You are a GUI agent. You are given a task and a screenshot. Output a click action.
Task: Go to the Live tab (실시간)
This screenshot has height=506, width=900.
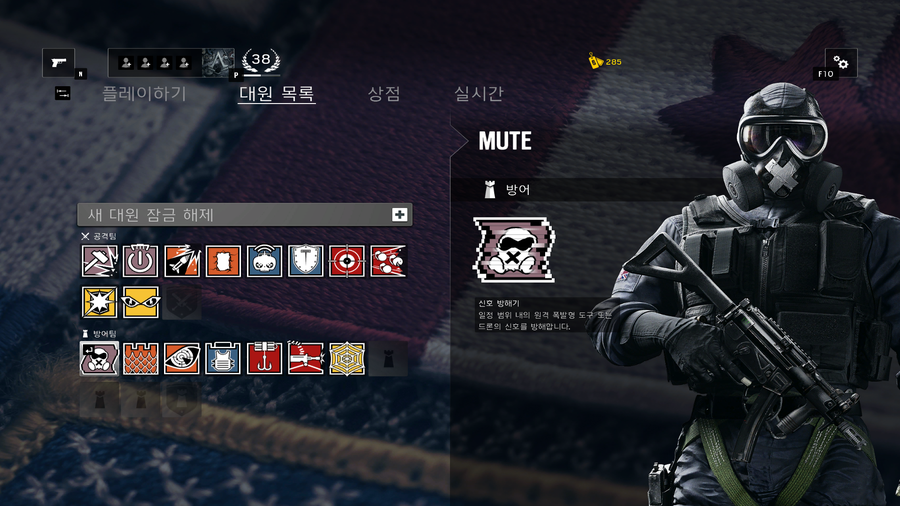point(479,94)
